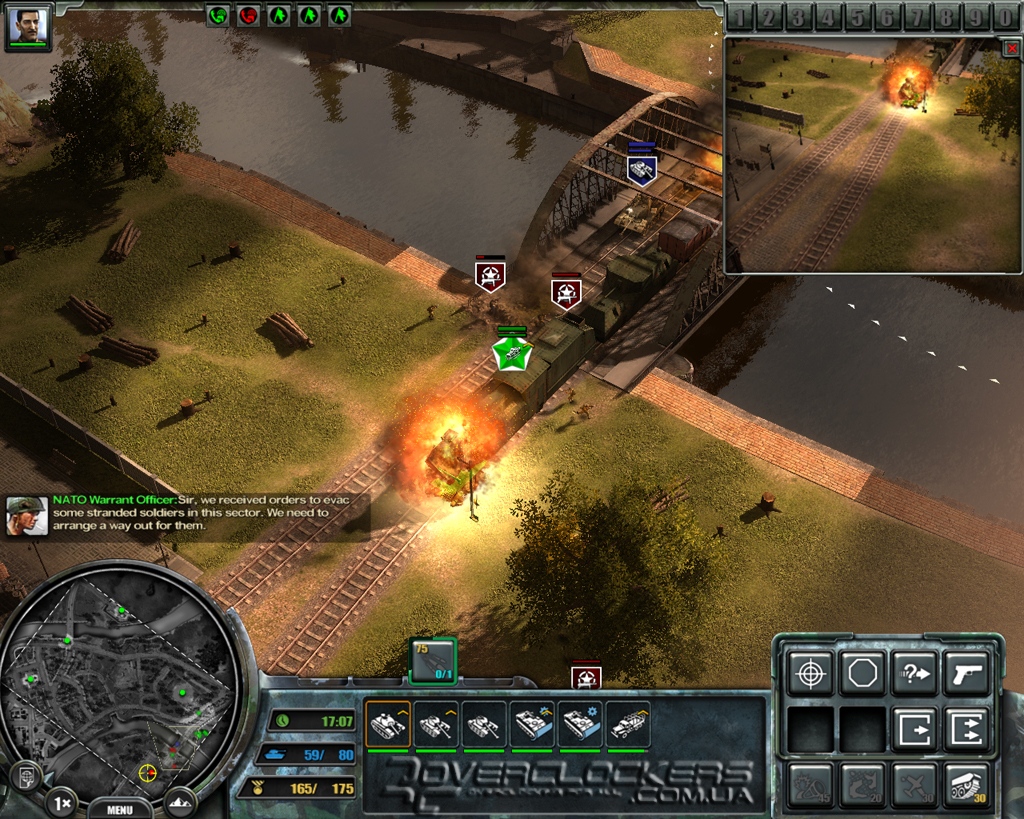Activate the crosshair attack command
Viewport: 1024px width, 819px height.
pos(809,674)
